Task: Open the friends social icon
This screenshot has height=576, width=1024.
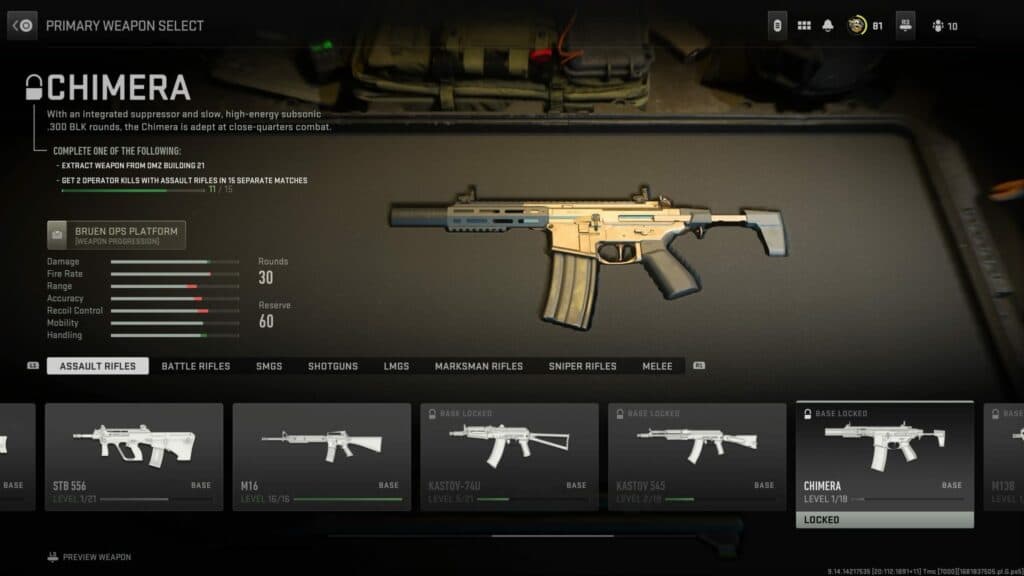Action: [x=938, y=26]
